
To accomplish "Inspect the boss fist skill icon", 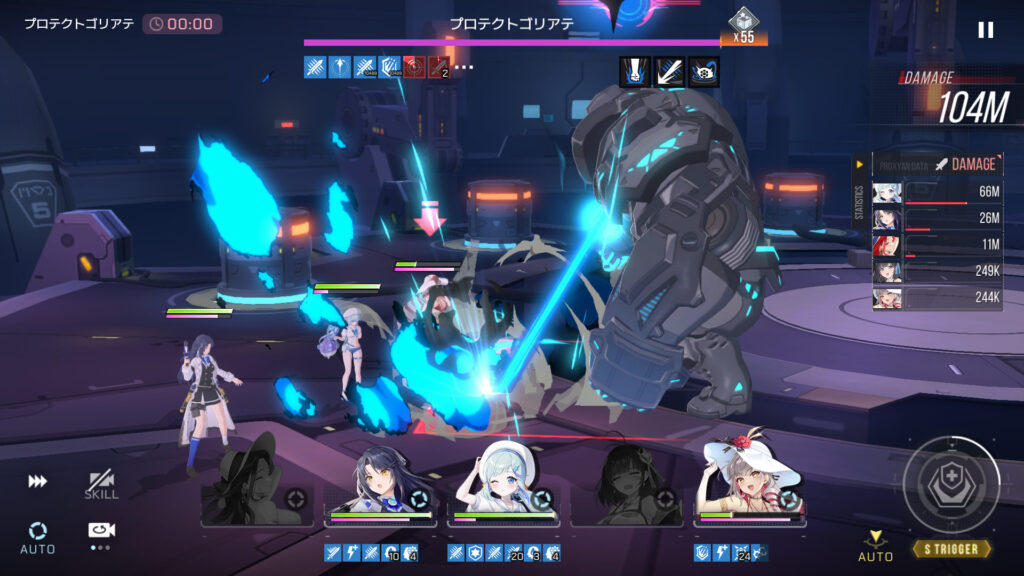I will point(635,71).
